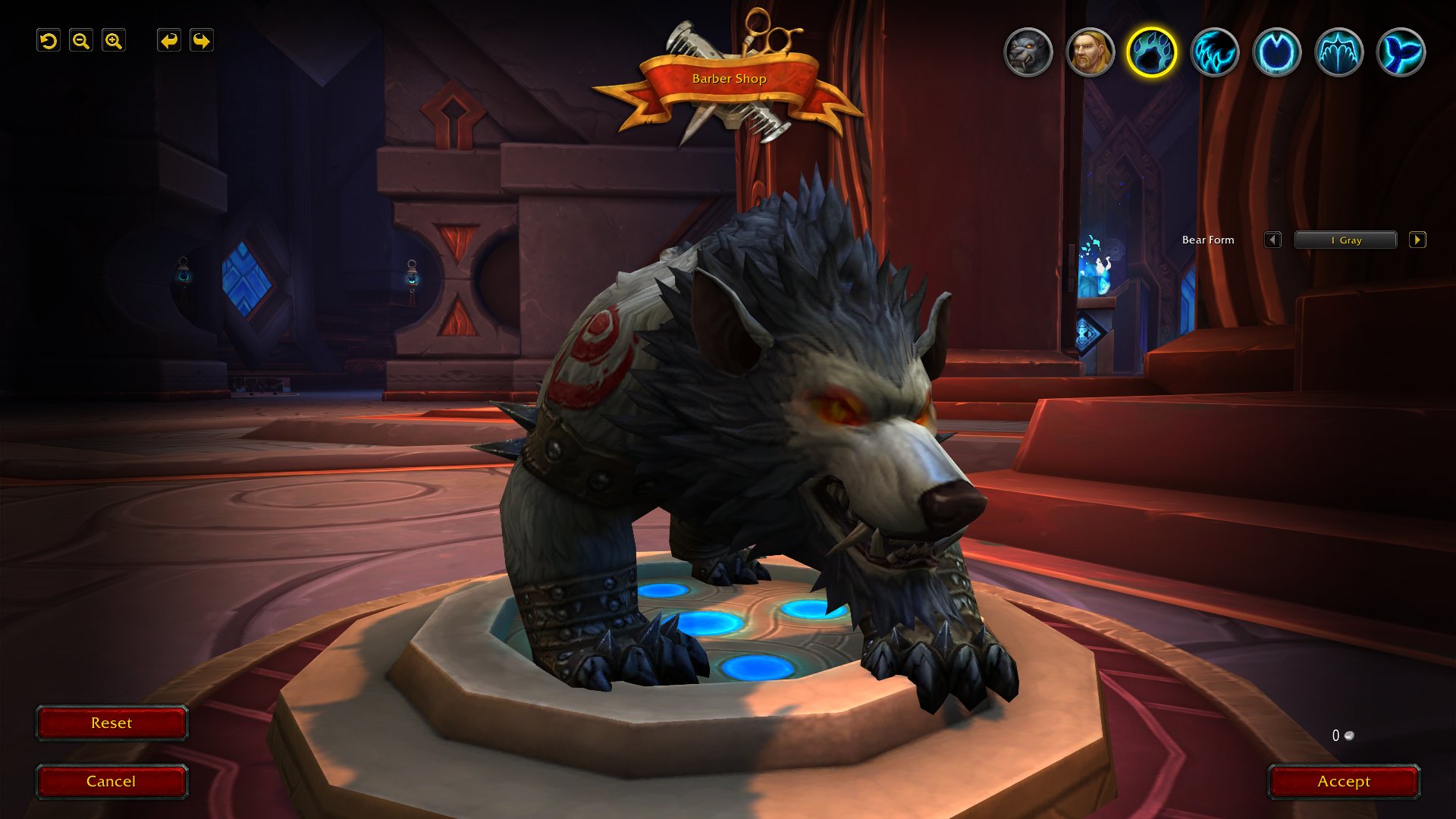The image size is (1456, 819).
Task: Pick the aquatic fin form icon
Action: pyautogui.click(x=1401, y=52)
